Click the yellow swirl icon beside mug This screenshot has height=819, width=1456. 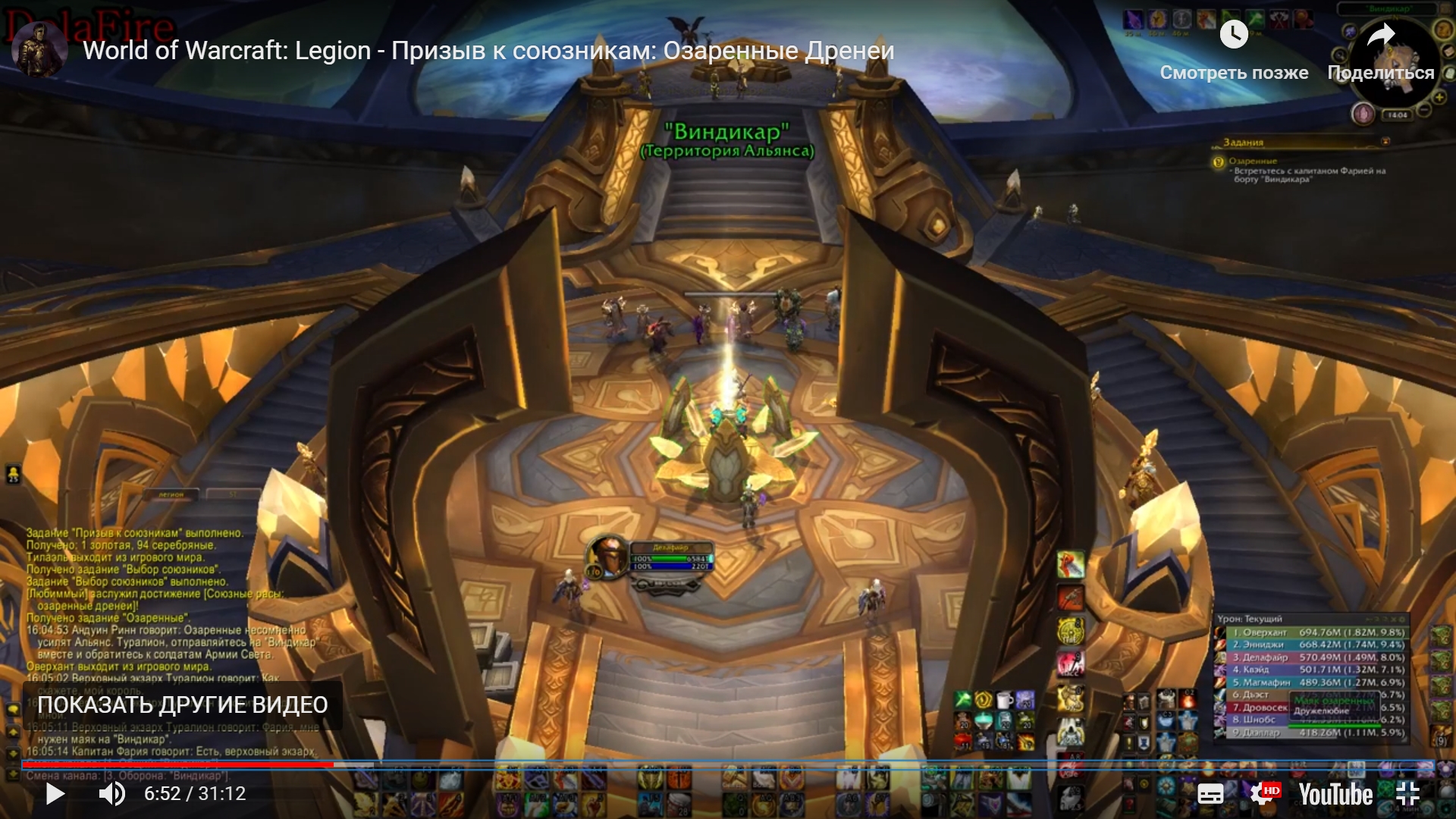(984, 700)
